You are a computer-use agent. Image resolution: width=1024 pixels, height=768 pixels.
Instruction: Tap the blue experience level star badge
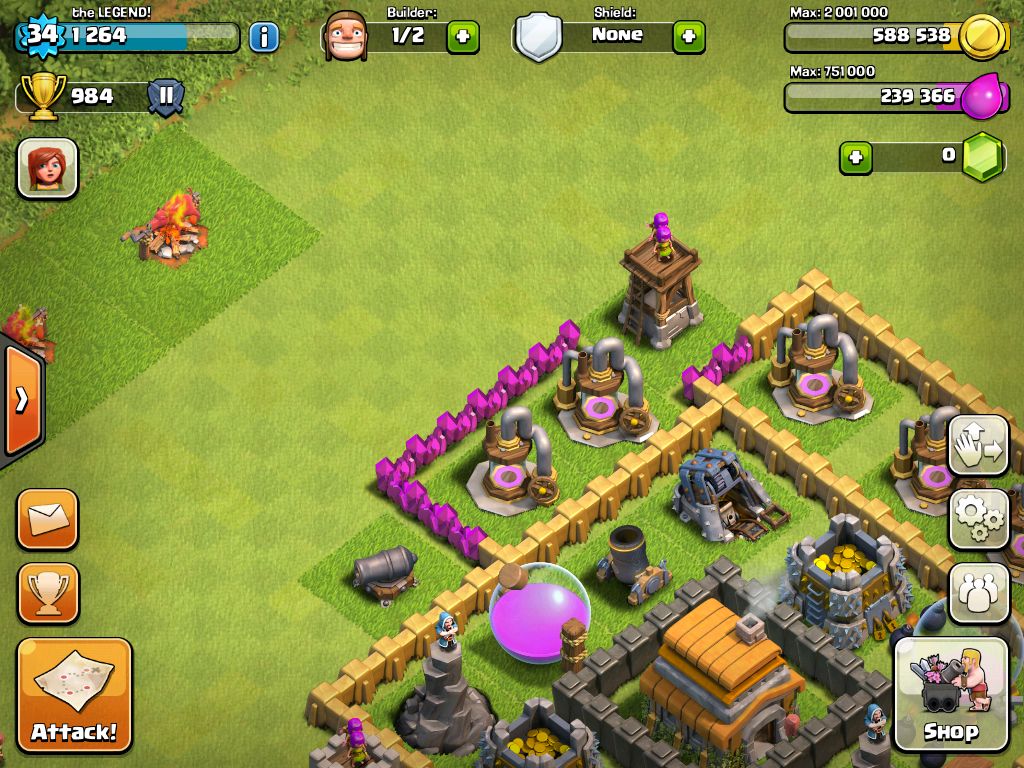coord(40,35)
